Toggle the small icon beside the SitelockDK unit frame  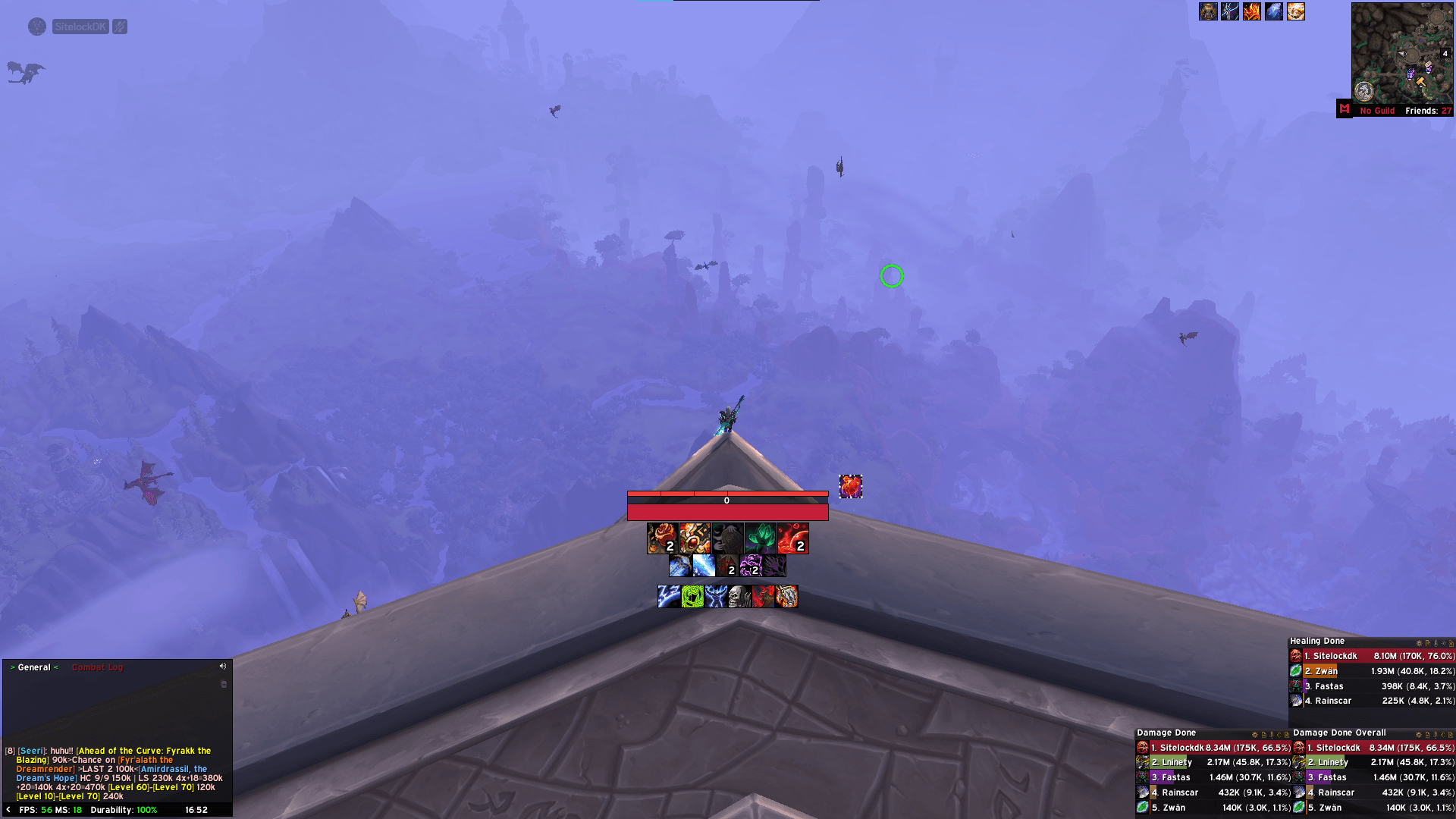tap(119, 27)
